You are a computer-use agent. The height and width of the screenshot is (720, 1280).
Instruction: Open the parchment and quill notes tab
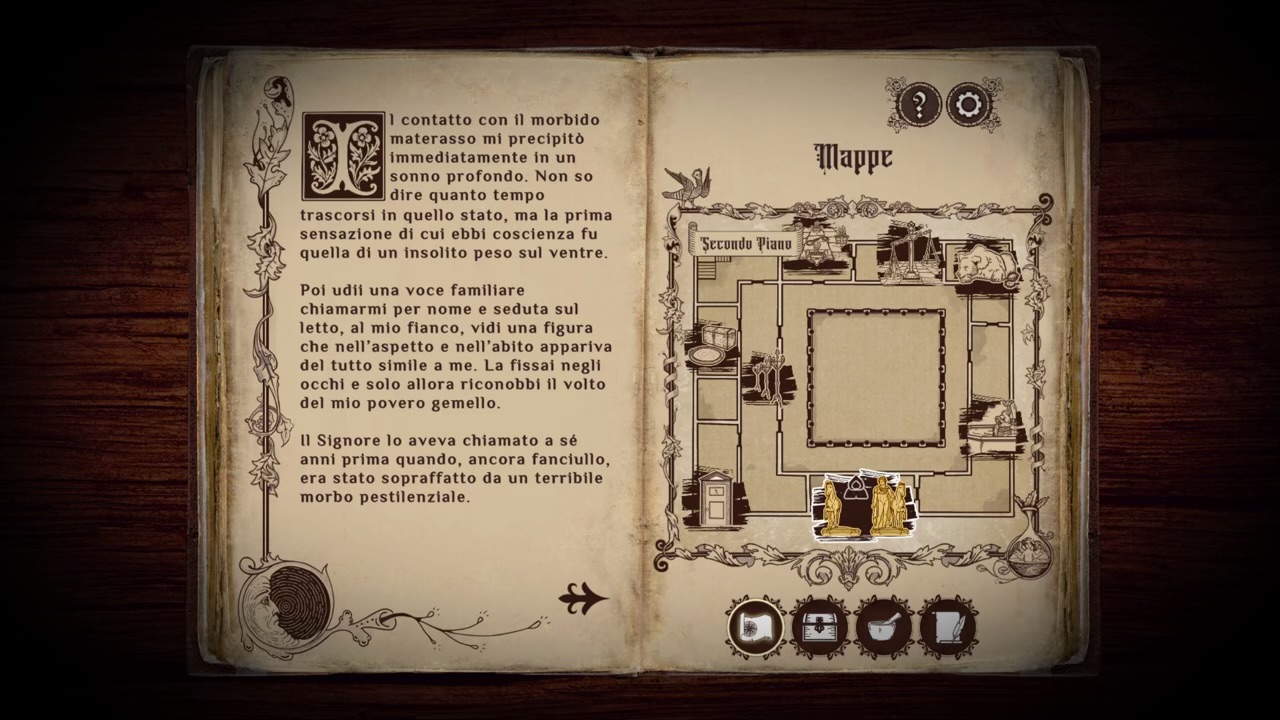(947, 627)
